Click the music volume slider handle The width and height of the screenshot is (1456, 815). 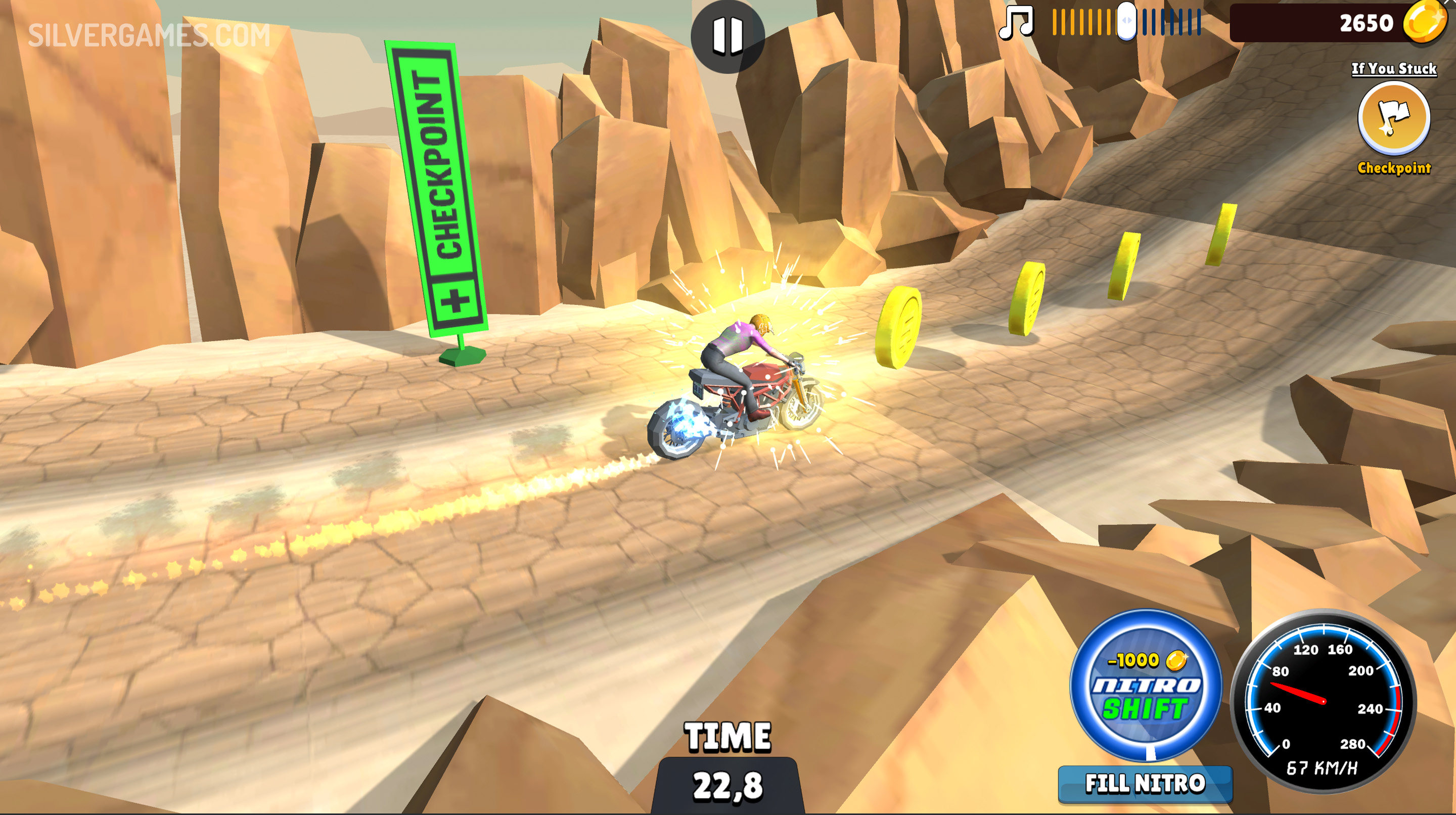pyautogui.click(x=1126, y=21)
